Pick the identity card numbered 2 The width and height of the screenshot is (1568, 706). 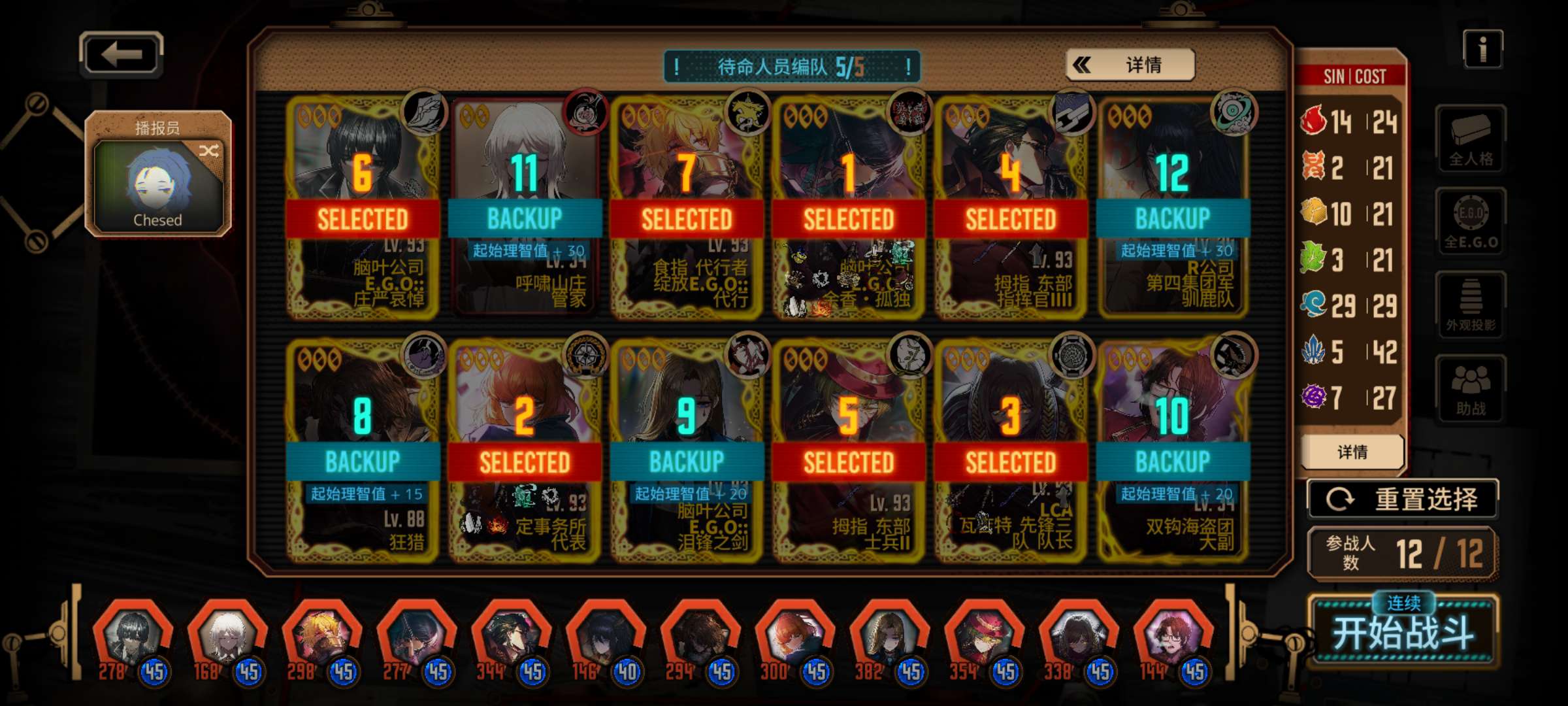pyautogui.click(x=525, y=451)
